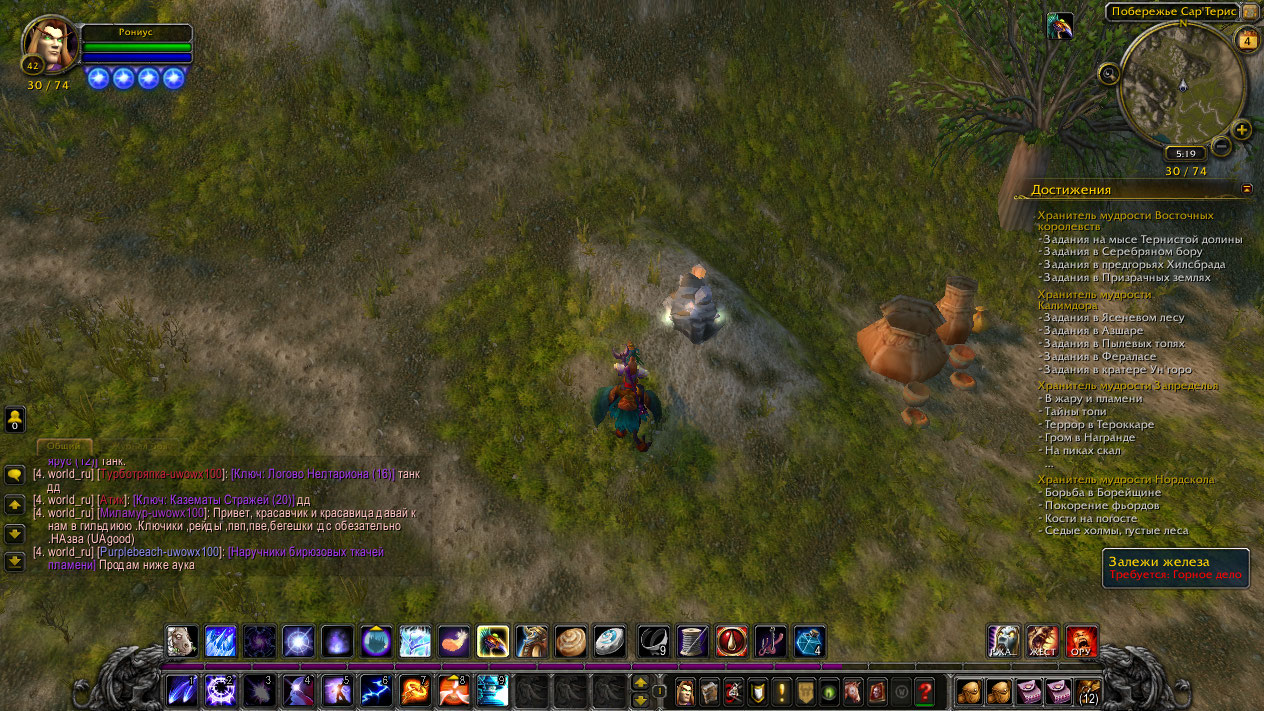Open the backpack with (12) free slots
Viewport: 1264px width, 711px height.
click(x=1088, y=691)
